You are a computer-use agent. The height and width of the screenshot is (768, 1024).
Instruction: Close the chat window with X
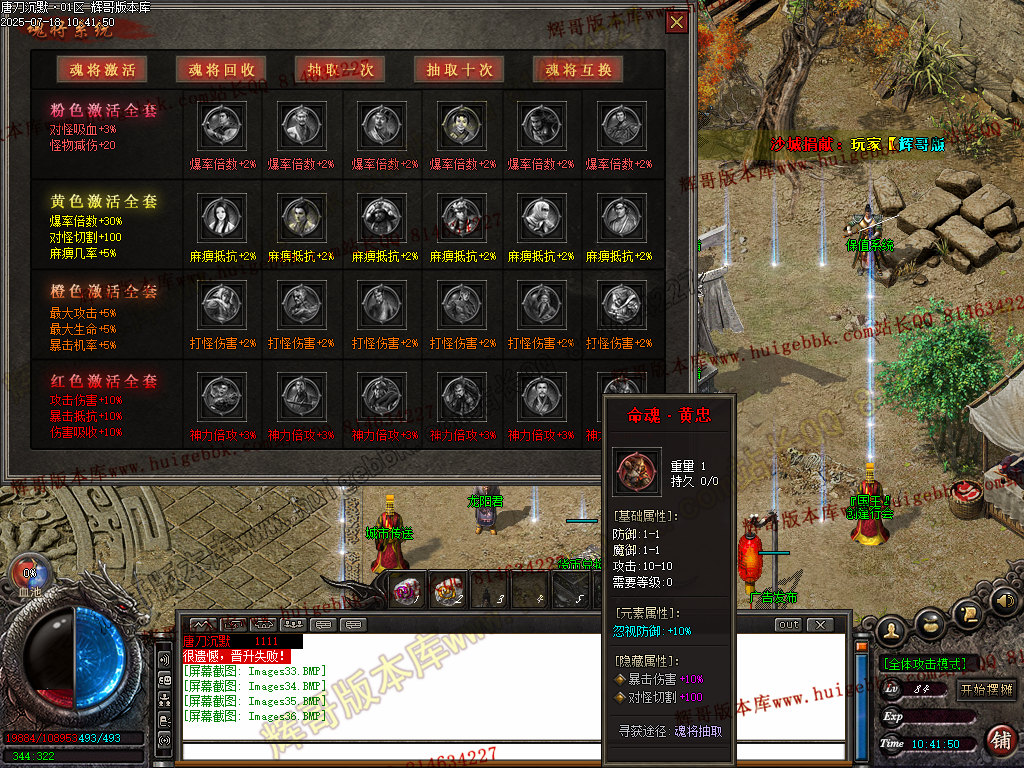coord(819,625)
